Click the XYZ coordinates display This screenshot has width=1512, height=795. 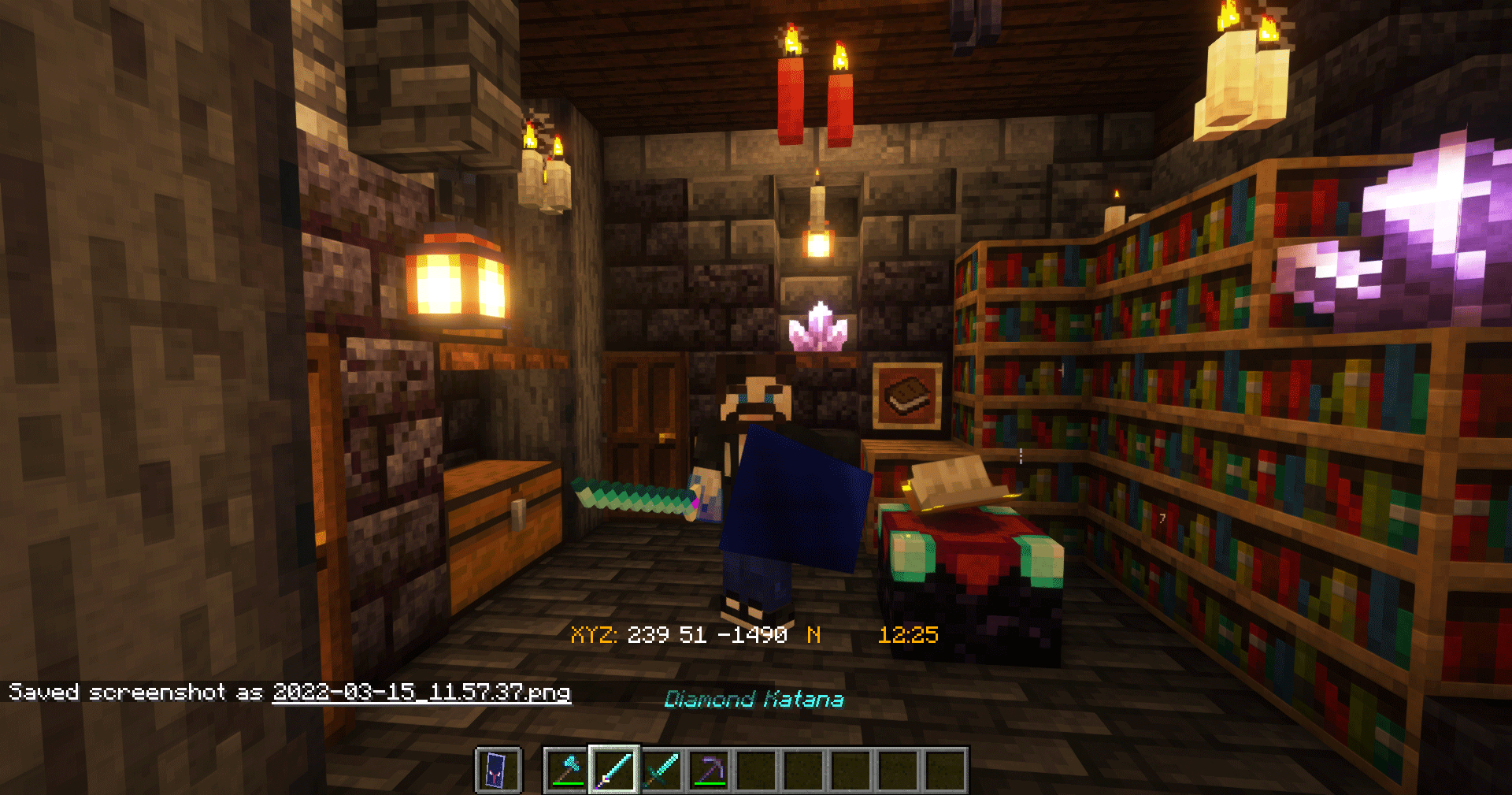click(679, 634)
